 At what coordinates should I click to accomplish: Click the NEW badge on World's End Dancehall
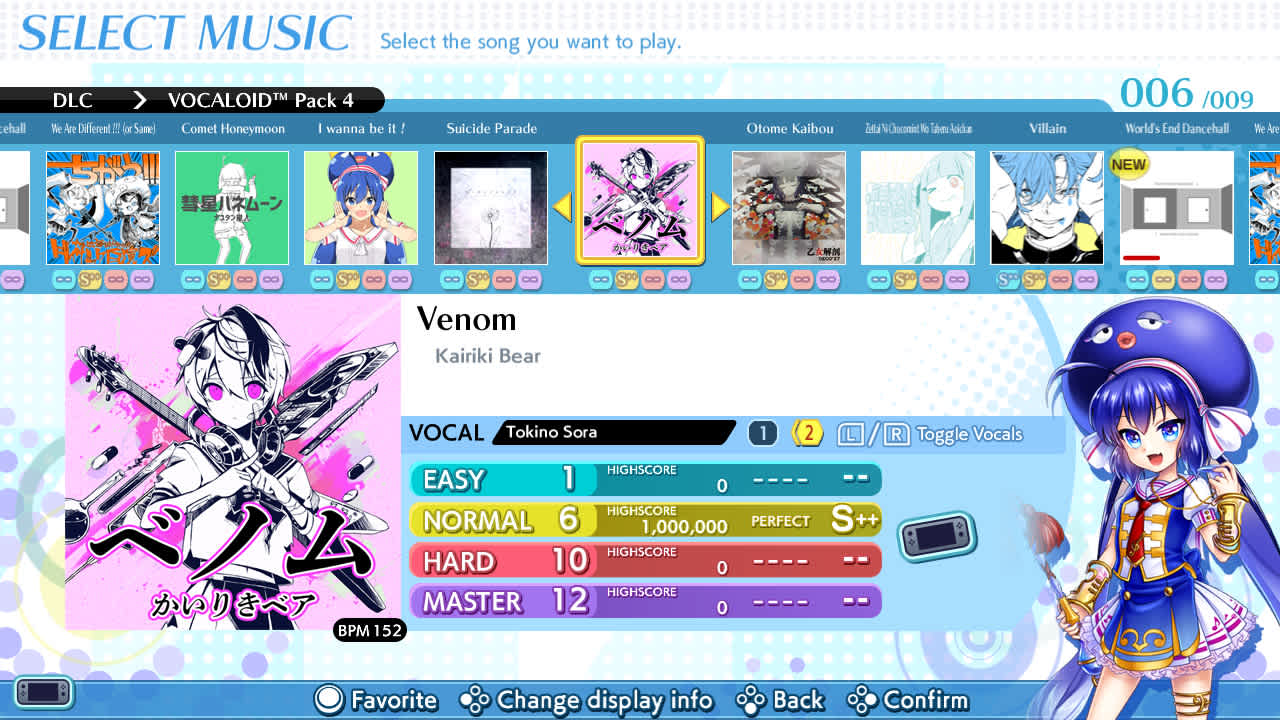1128,164
